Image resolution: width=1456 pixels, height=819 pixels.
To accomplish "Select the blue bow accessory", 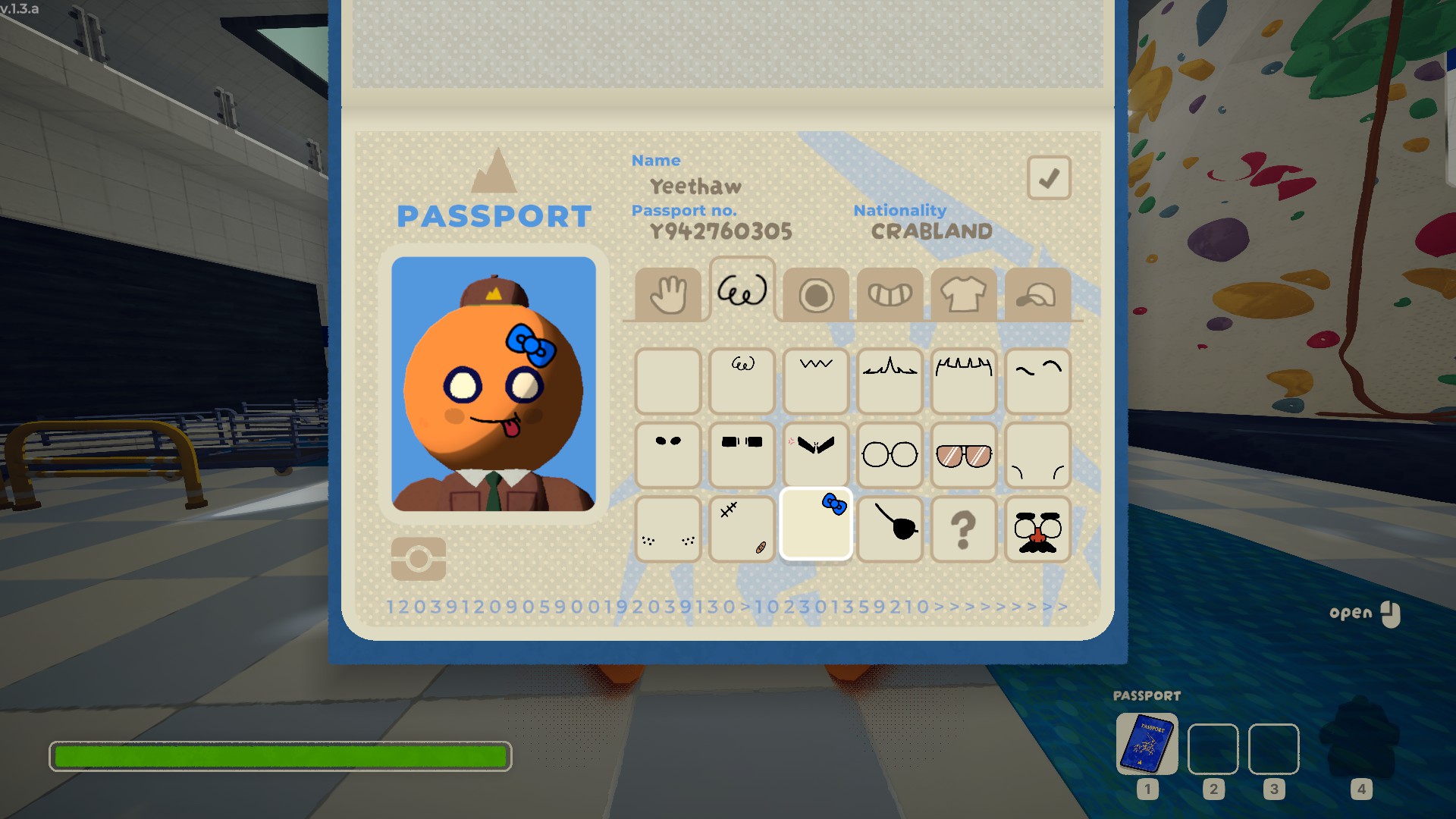I will click(816, 526).
